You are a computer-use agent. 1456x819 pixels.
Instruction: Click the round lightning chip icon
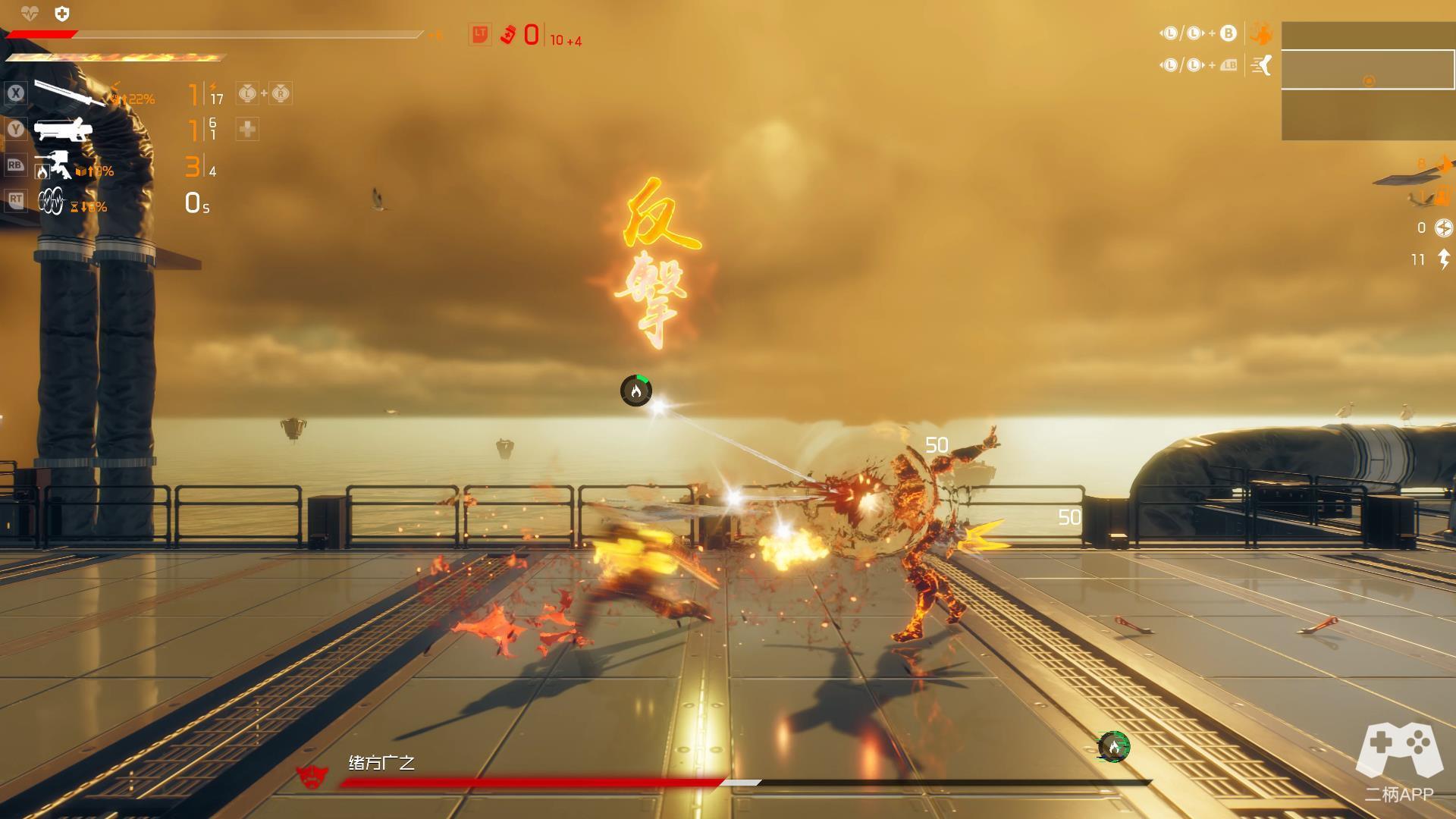[x=1444, y=227]
